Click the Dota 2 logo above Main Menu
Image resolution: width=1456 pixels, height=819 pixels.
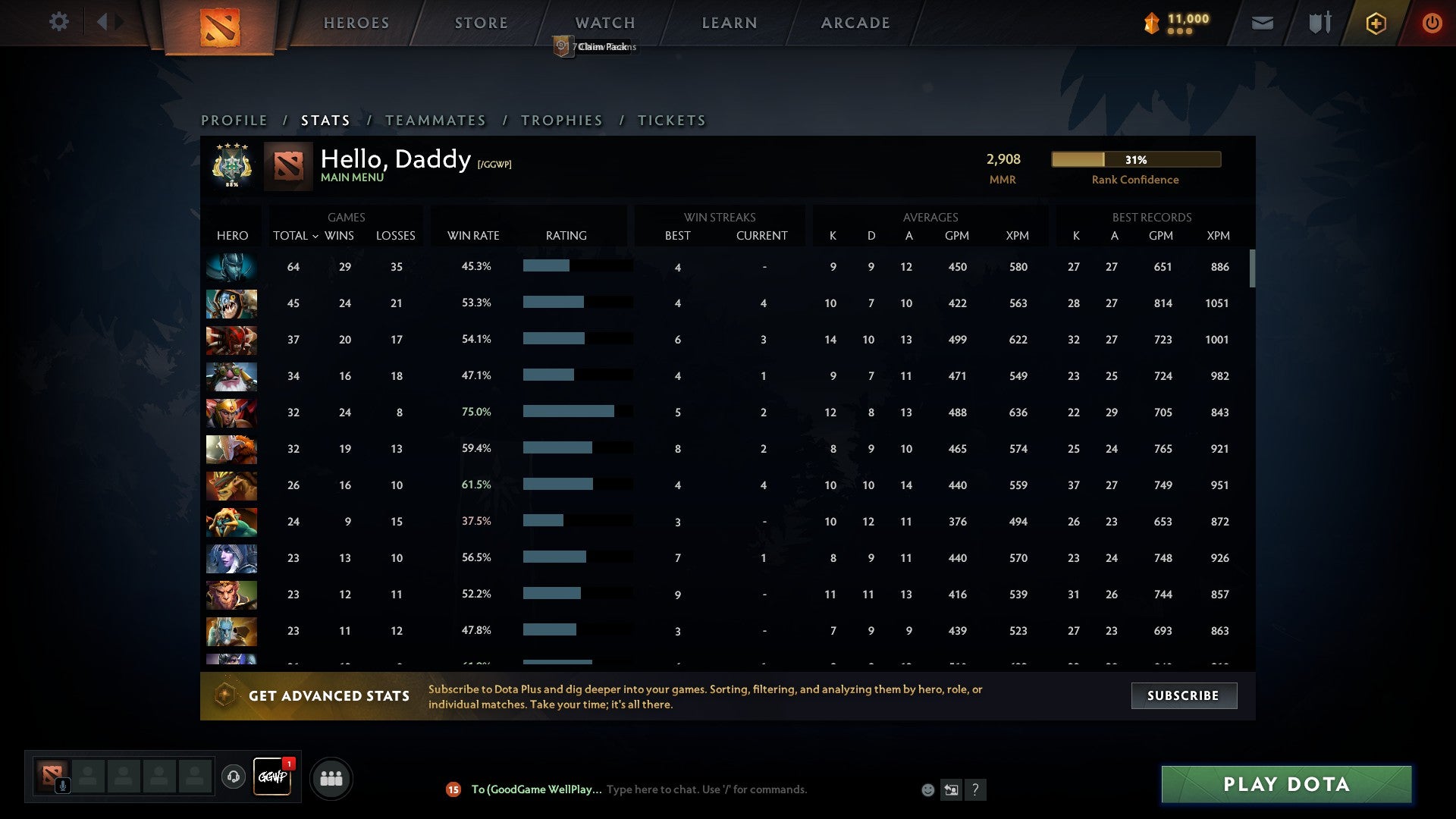coord(290,167)
